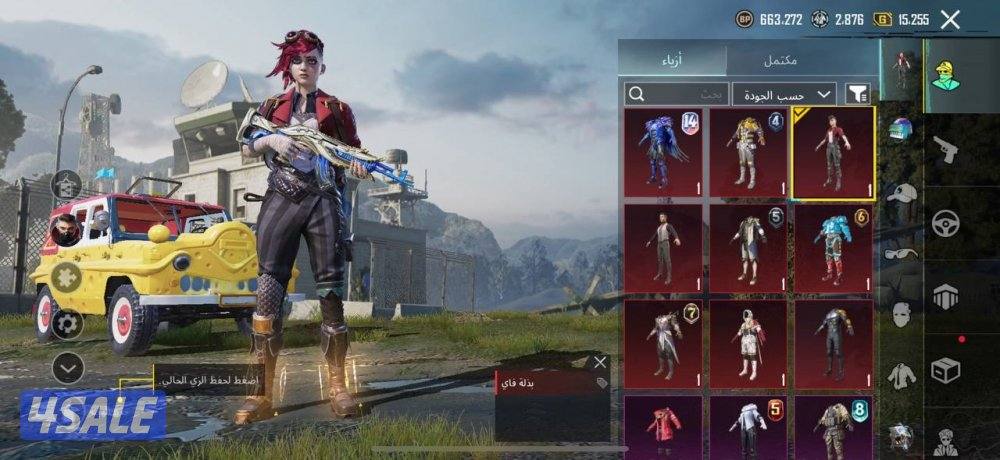Open the crate box inventory tab
Image resolution: width=1000 pixels, height=460 pixels.
click(945, 370)
